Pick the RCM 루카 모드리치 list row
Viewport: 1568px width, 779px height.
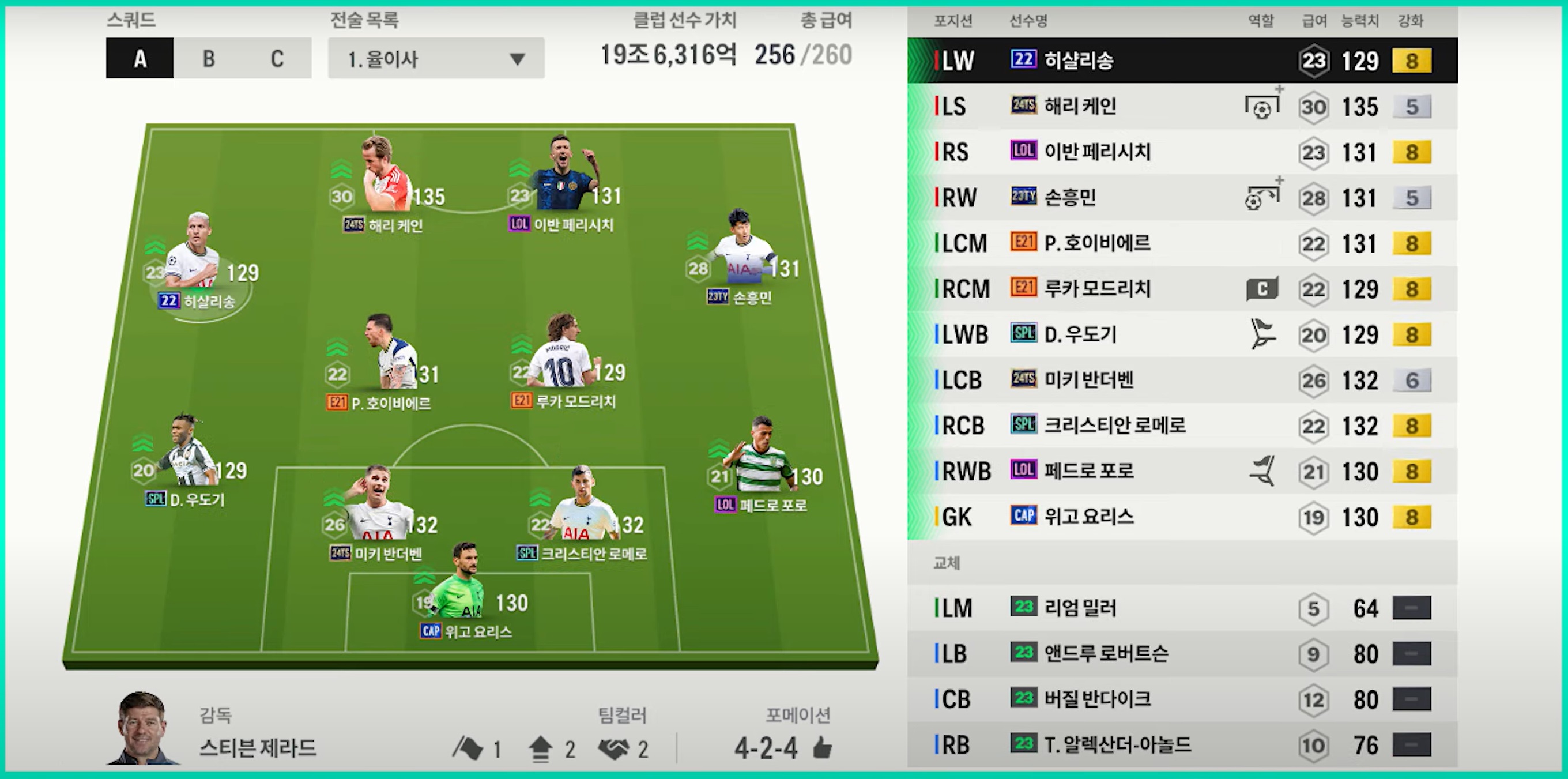(1181, 289)
